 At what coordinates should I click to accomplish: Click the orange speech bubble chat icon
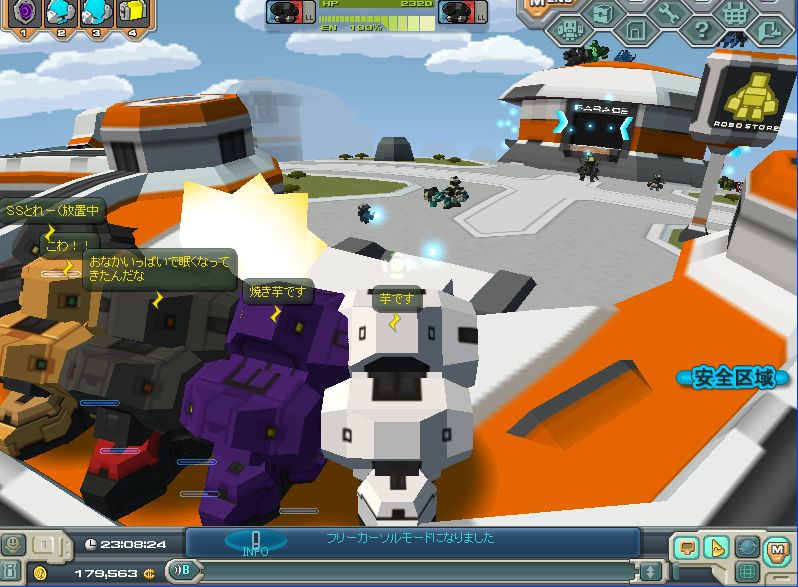point(685,547)
